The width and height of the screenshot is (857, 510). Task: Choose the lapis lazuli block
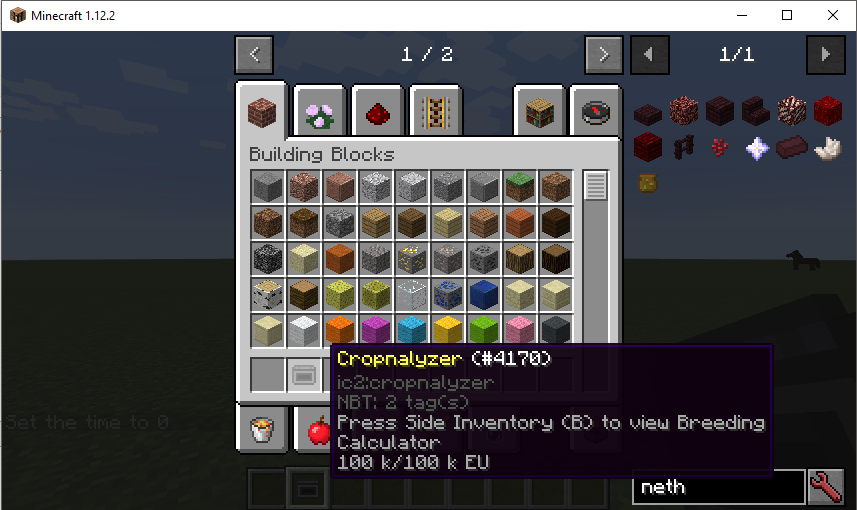coord(482,294)
